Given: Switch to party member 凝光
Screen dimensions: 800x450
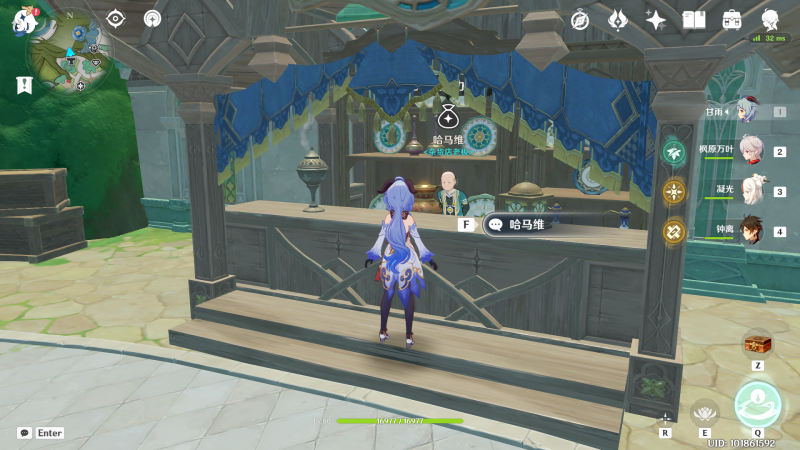Looking at the screenshot, I should (750, 191).
